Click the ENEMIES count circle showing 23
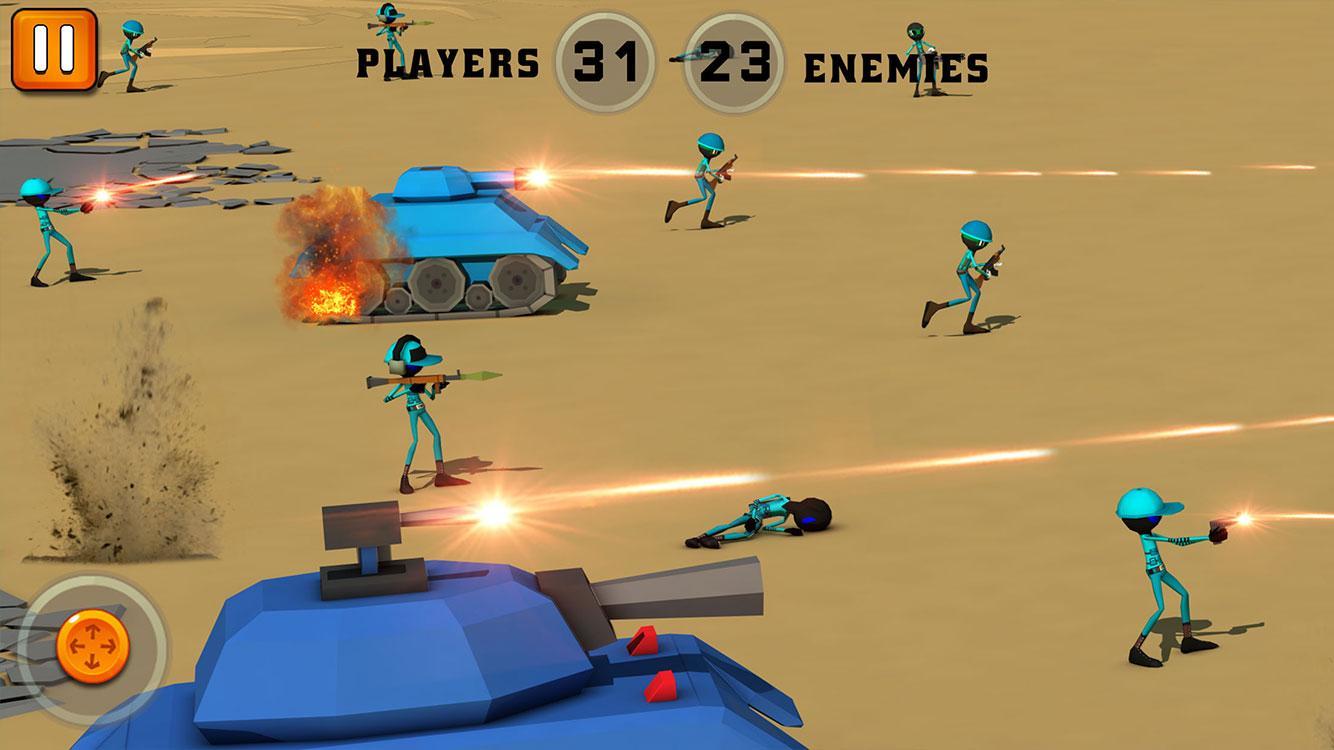 point(737,57)
